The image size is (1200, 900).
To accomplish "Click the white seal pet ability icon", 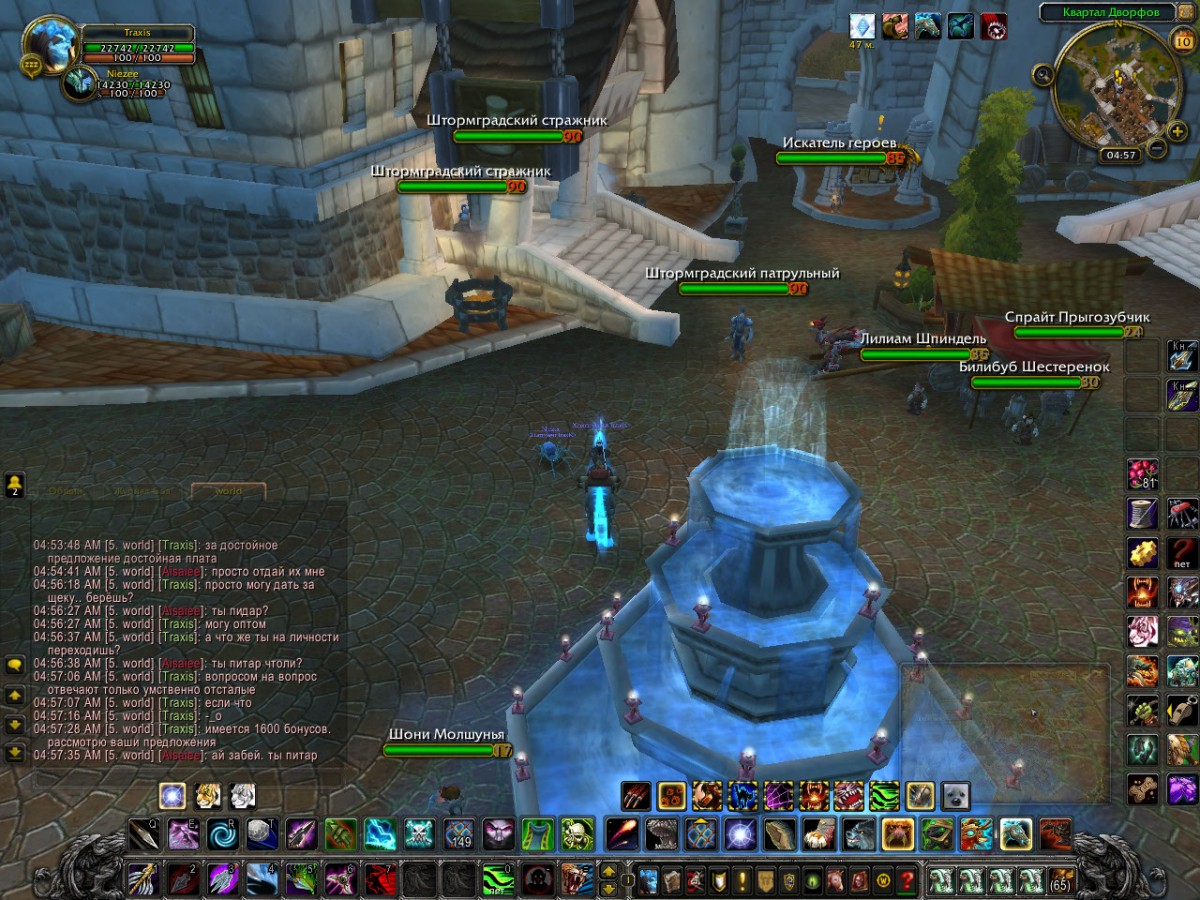I will [x=955, y=795].
